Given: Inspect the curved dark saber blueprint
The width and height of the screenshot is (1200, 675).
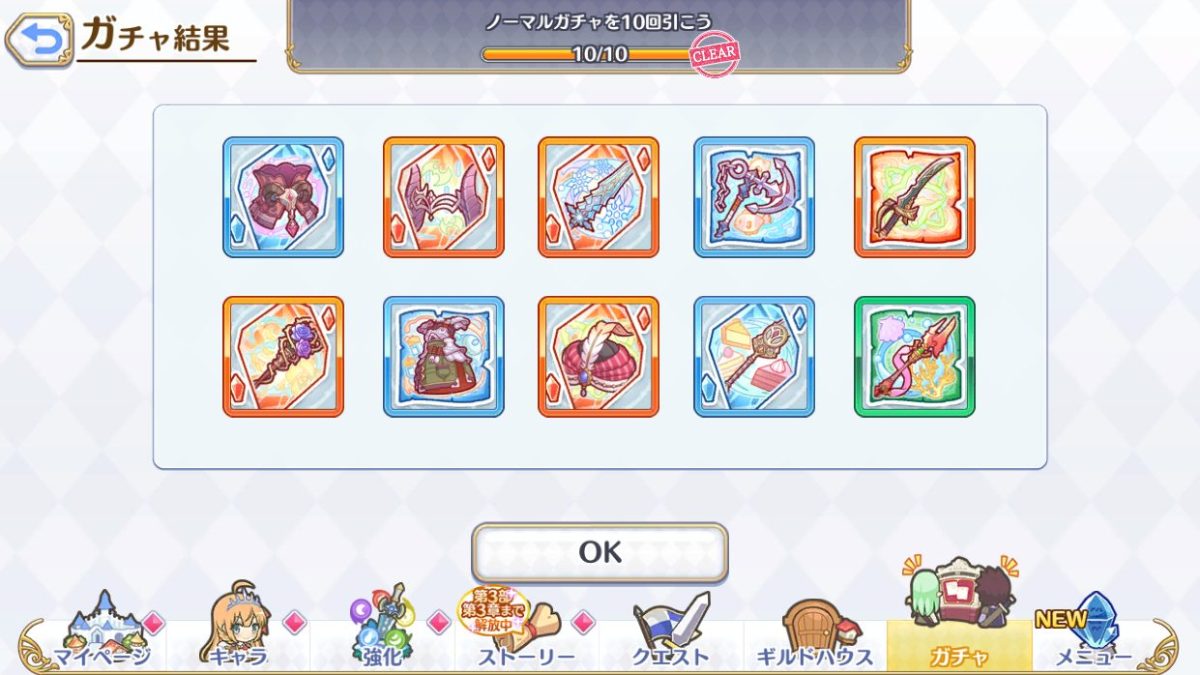Looking at the screenshot, I should point(914,197).
